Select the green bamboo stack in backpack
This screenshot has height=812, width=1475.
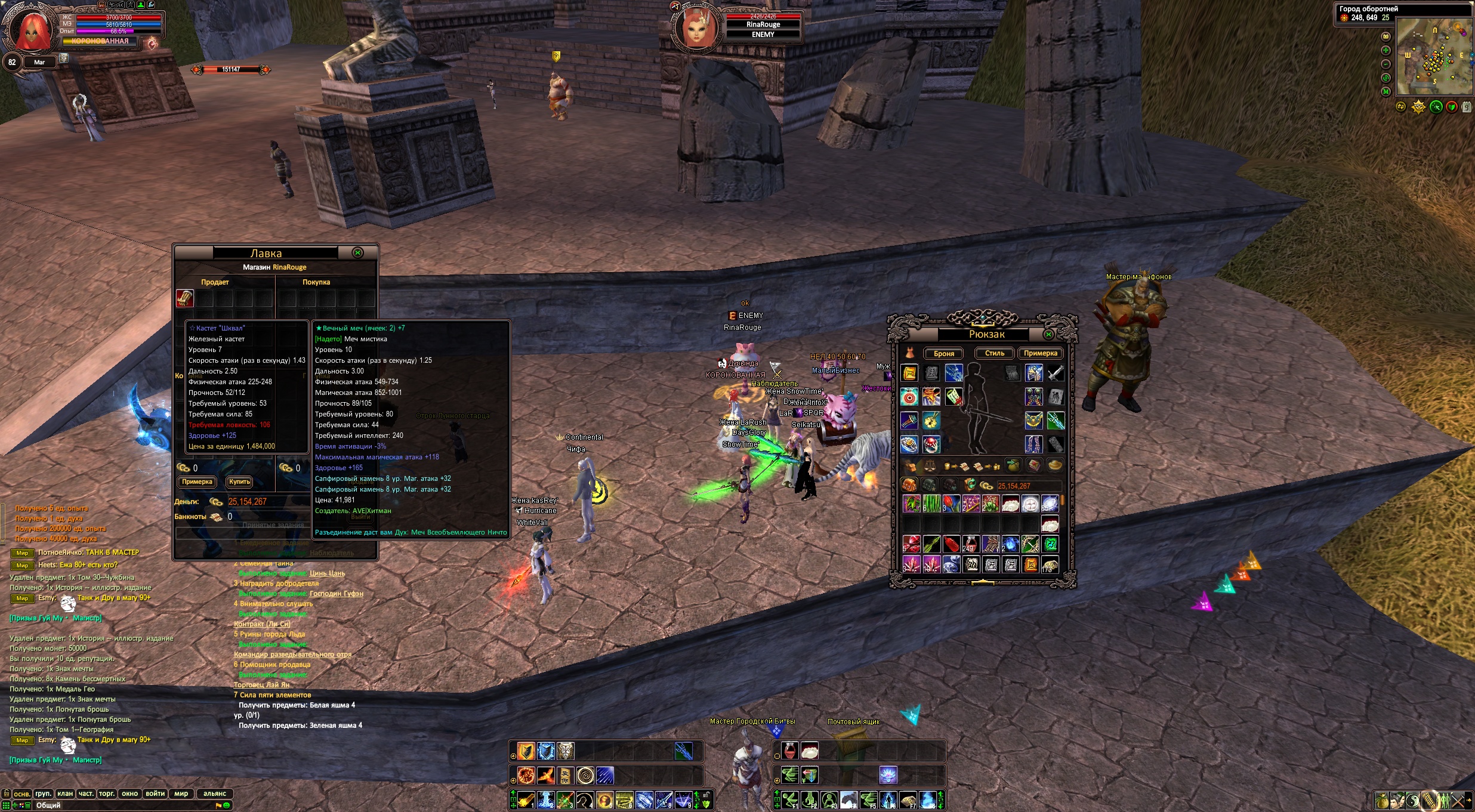(x=931, y=504)
